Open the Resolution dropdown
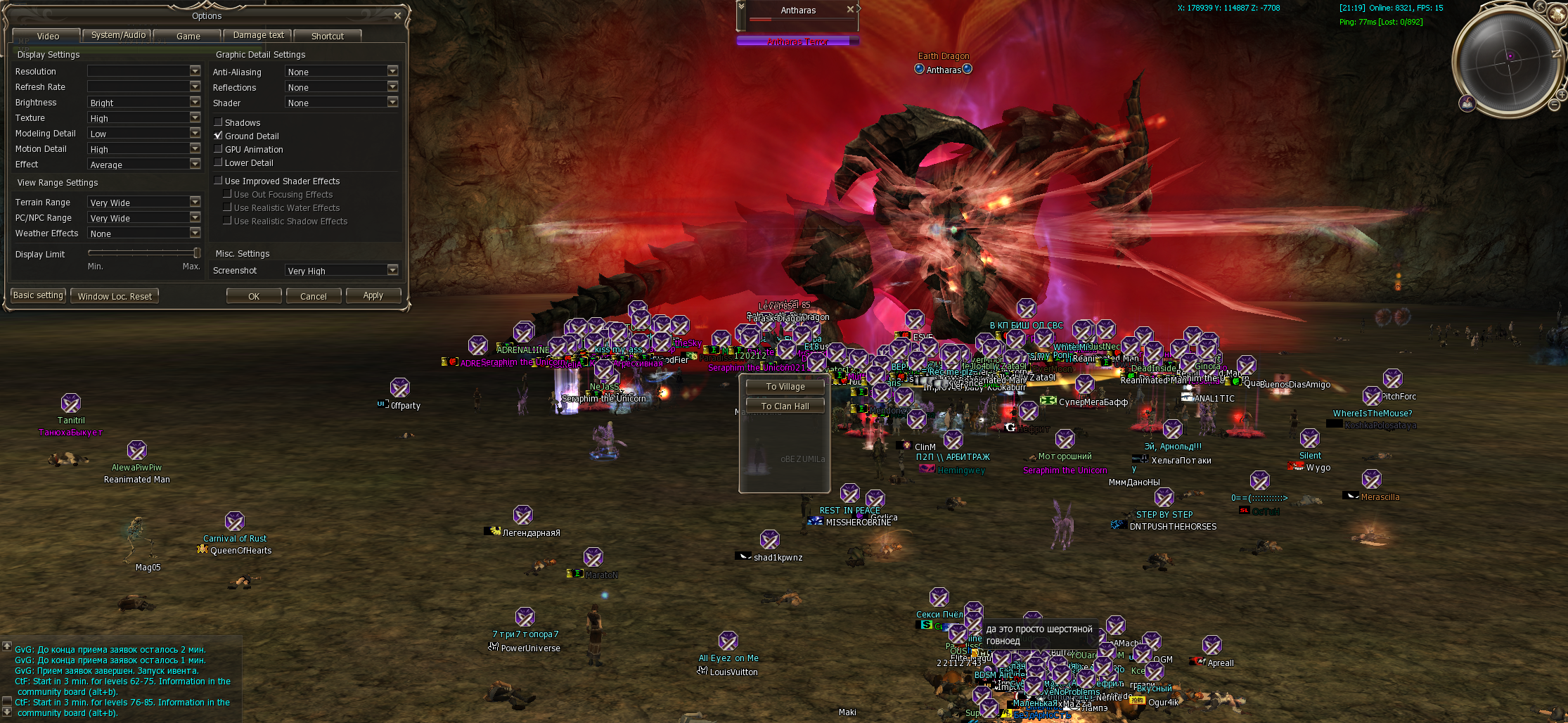Image resolution: width=1568 pixels, height=723 pixels. tap(195, 71)
